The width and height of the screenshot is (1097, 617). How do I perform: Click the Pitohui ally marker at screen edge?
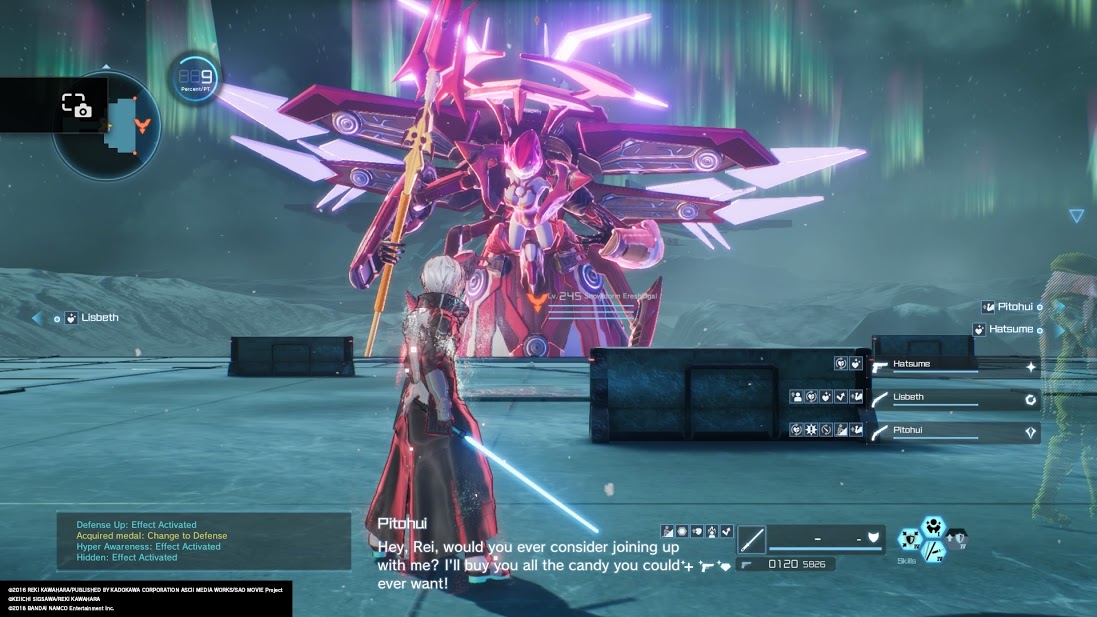coord(1010,307)
